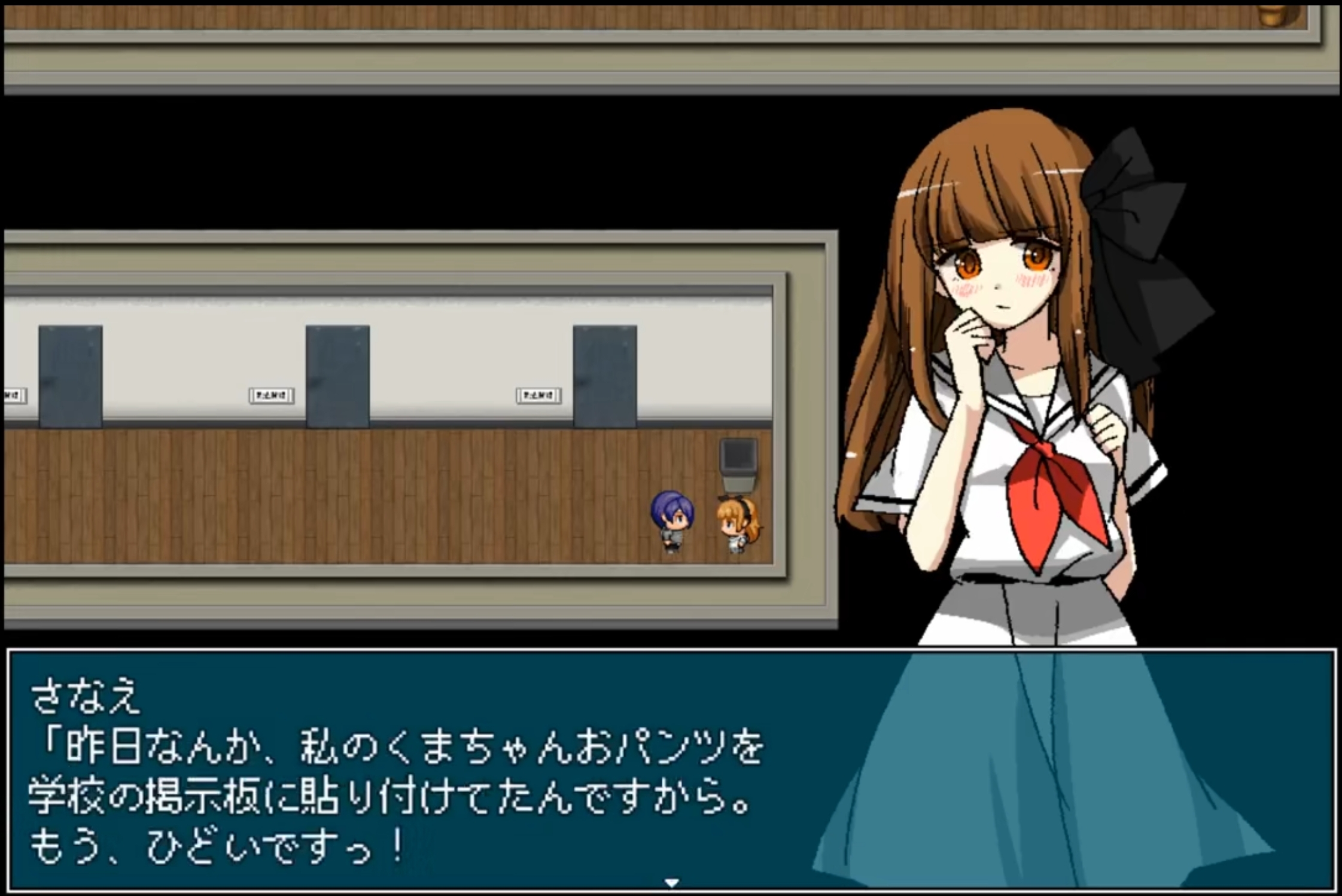Advance dialogue with the white continue arrow
Viewport: 1342px width, 896px height.
click(671, 883)
